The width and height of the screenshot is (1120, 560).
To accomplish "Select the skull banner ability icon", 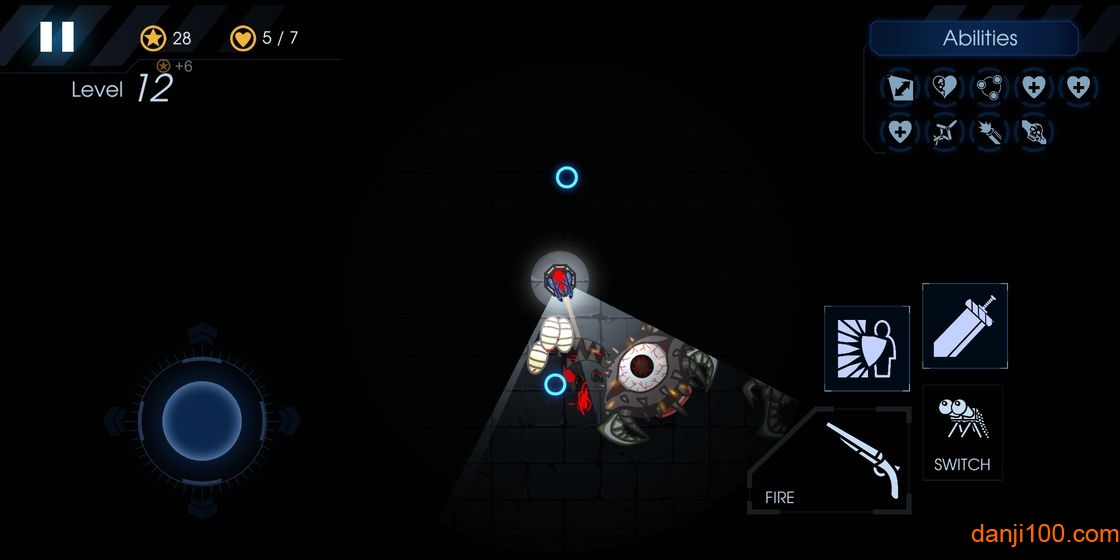I will point(1033,132).
